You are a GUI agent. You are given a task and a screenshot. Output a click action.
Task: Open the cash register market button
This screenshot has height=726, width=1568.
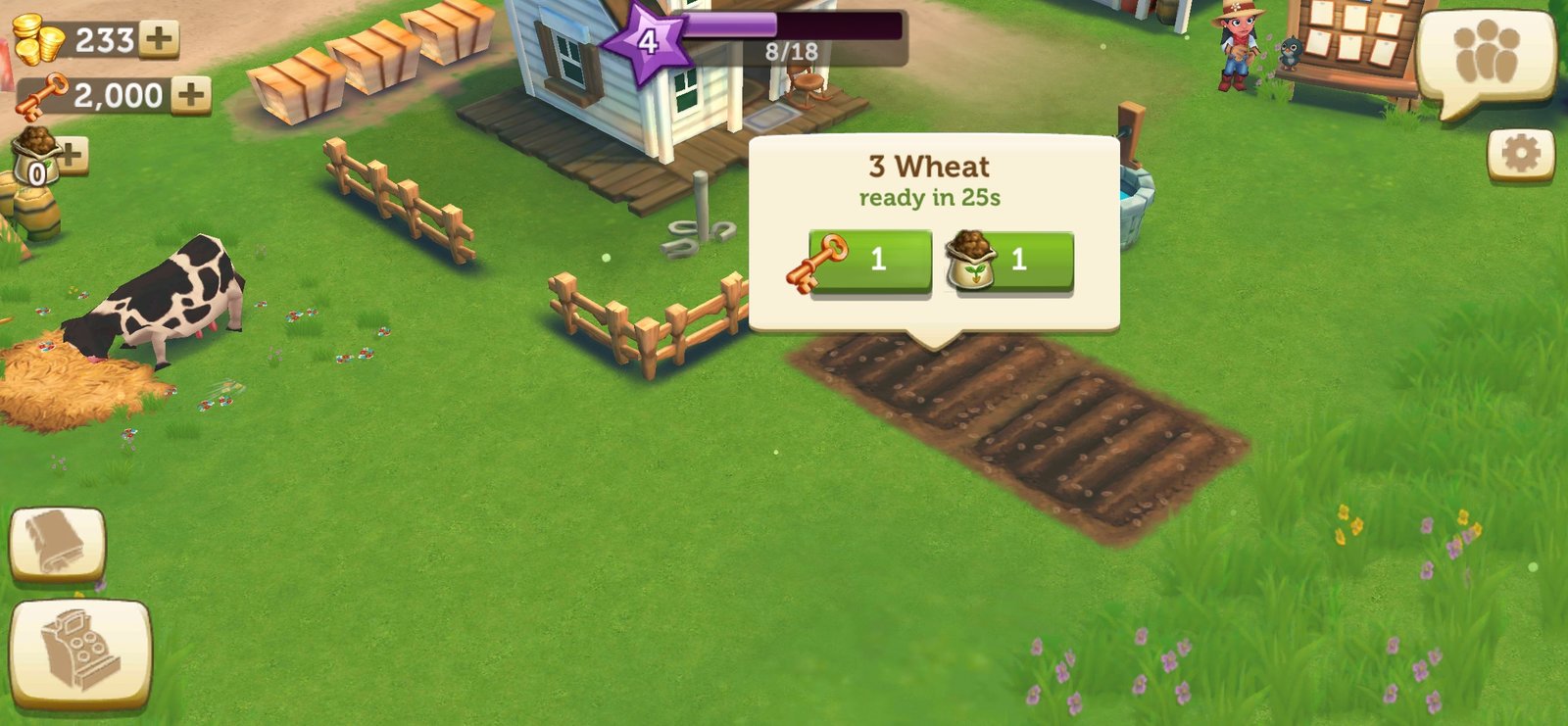pos(80,653)
